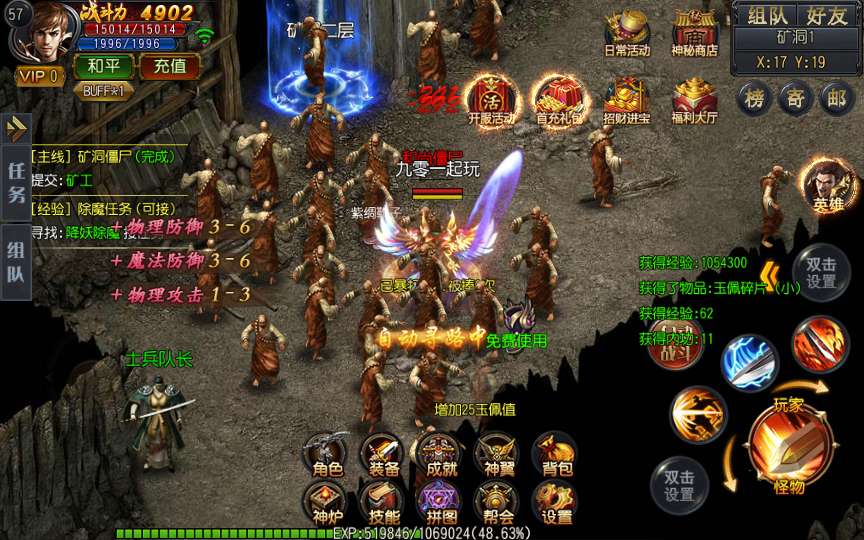Open the 福利大厅 welfare hall
Screen dimensions: 864x540
(695, 98)
